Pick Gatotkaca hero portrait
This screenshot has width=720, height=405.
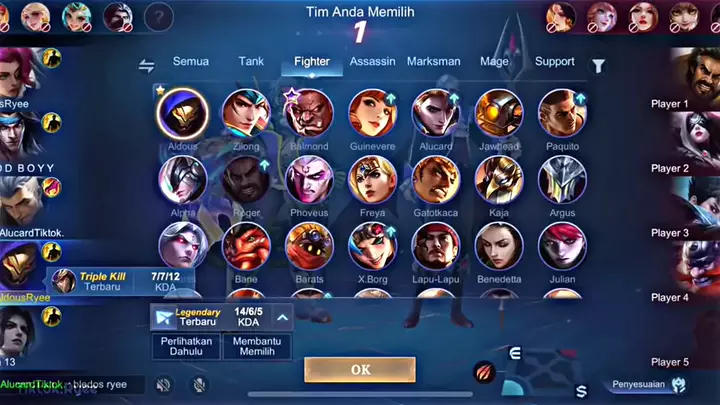pos(435,180)
